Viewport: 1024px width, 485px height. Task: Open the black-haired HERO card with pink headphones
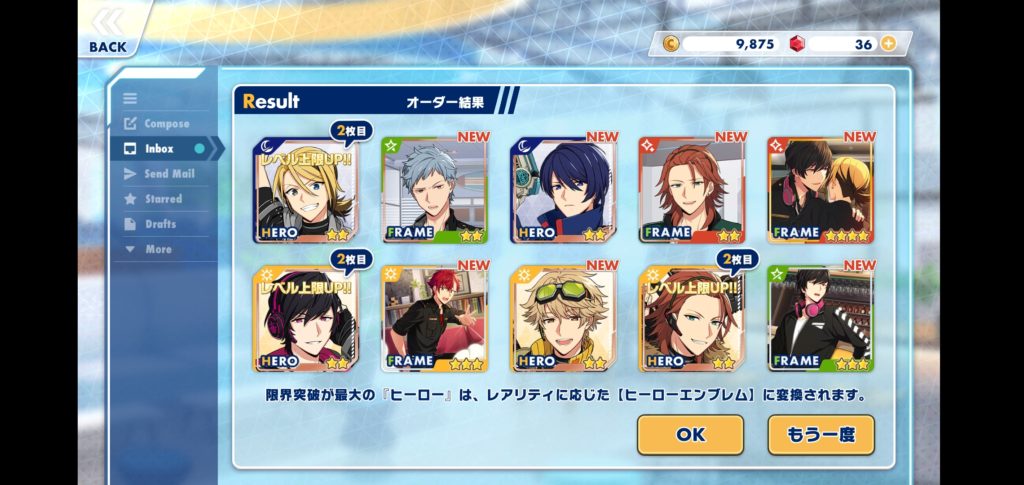306,319
